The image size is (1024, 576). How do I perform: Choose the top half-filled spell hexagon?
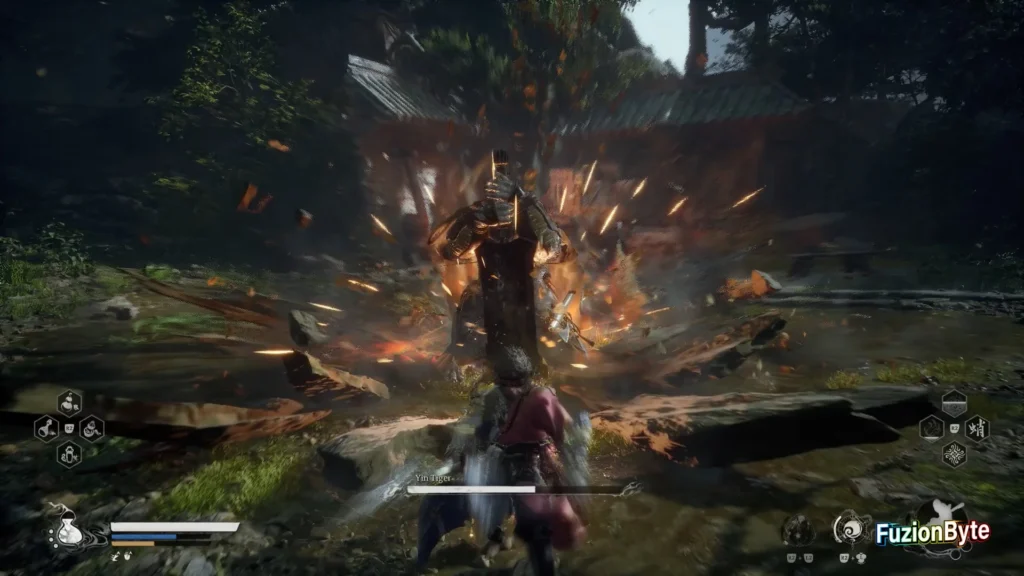(x=954, y=403)
